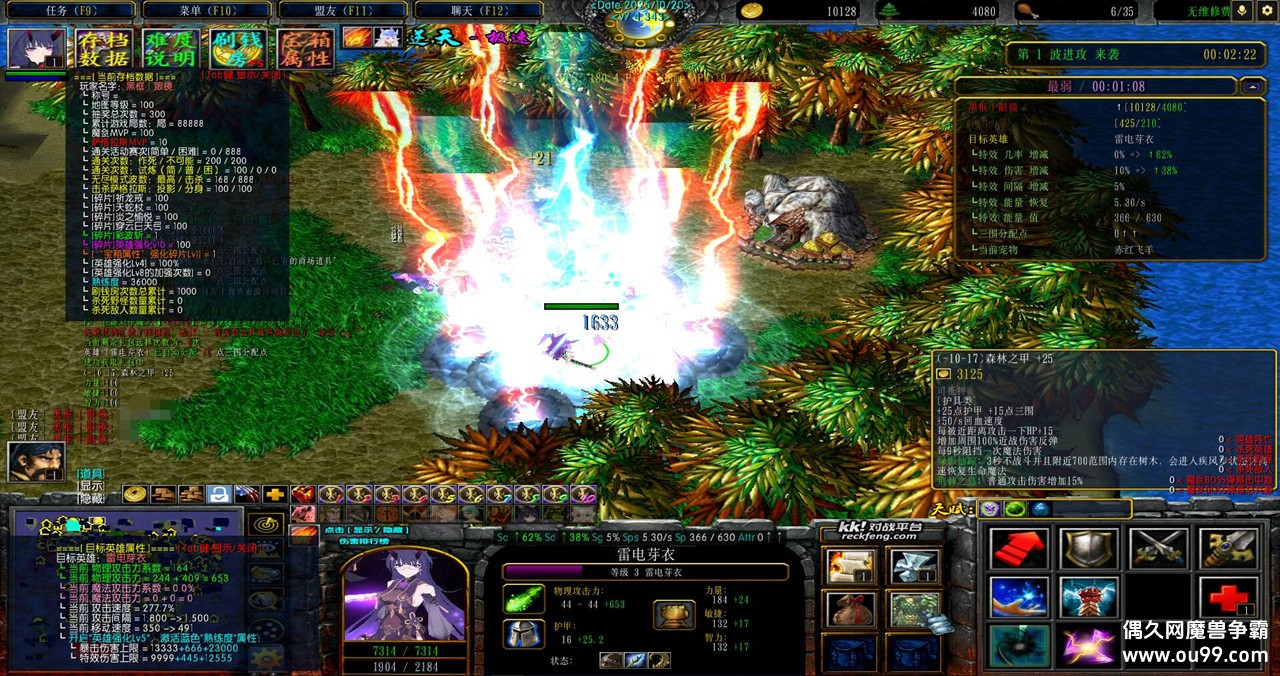Activate the red cross heal ability
1280x676 pixels.
(1229, 598)
